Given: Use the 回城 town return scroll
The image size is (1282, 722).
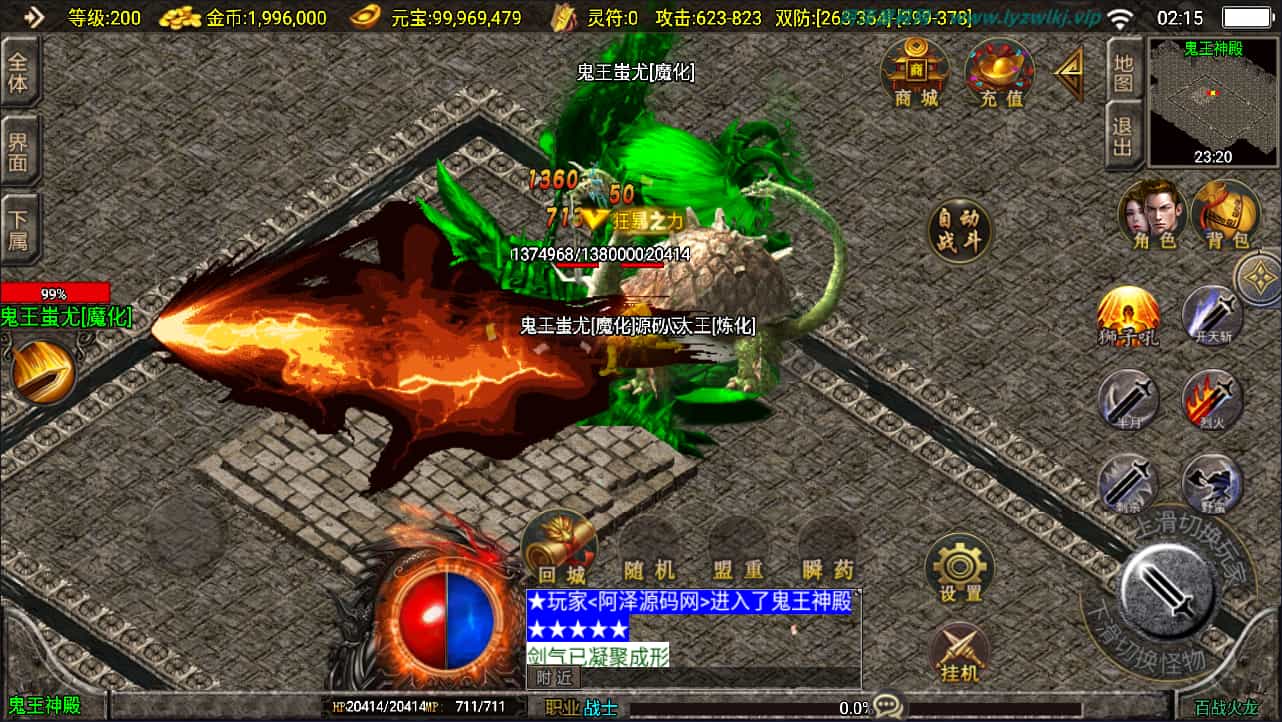Looking at the screenshot, I should (x=560, y=547).
